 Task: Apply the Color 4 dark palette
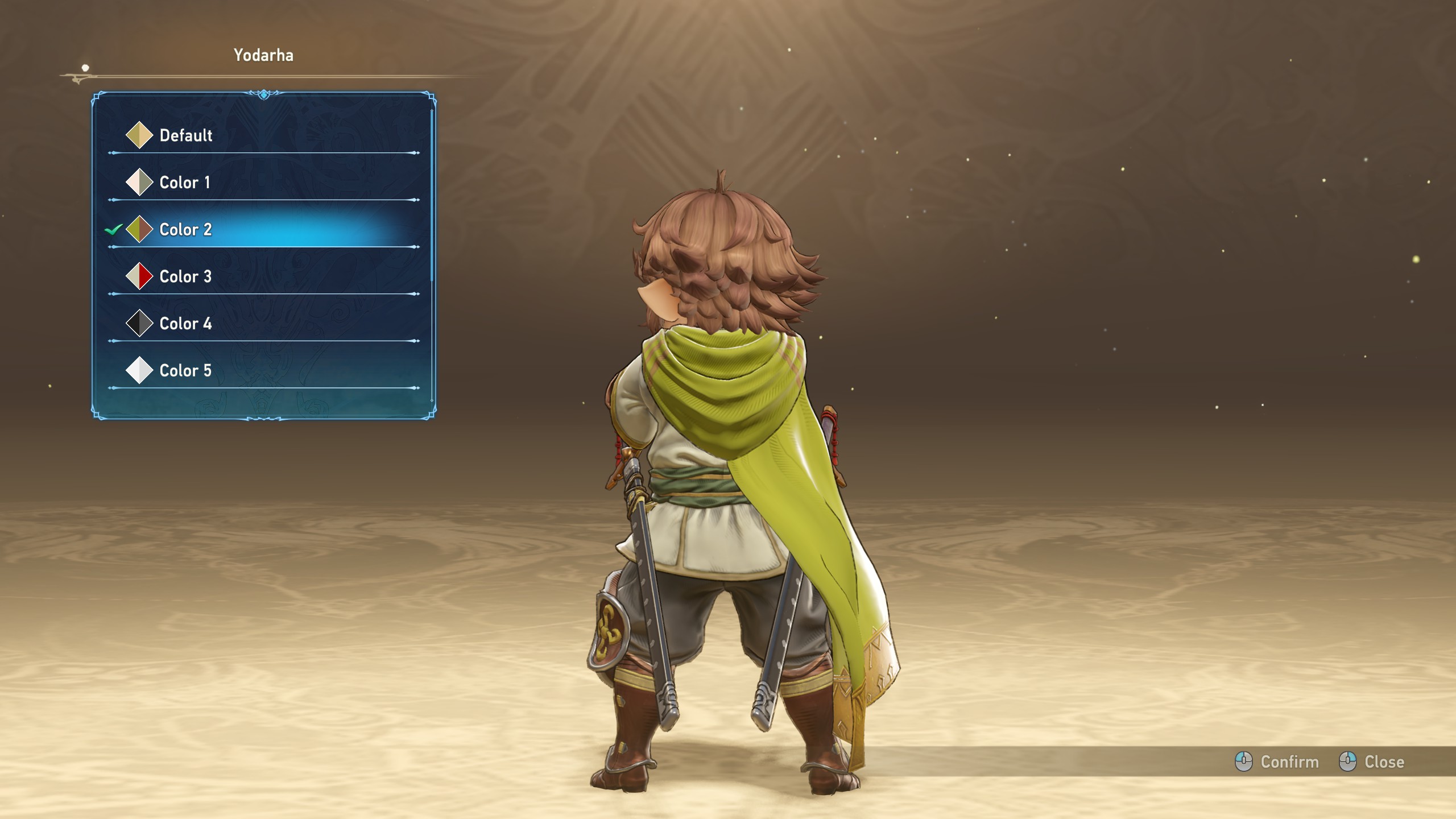185,324
